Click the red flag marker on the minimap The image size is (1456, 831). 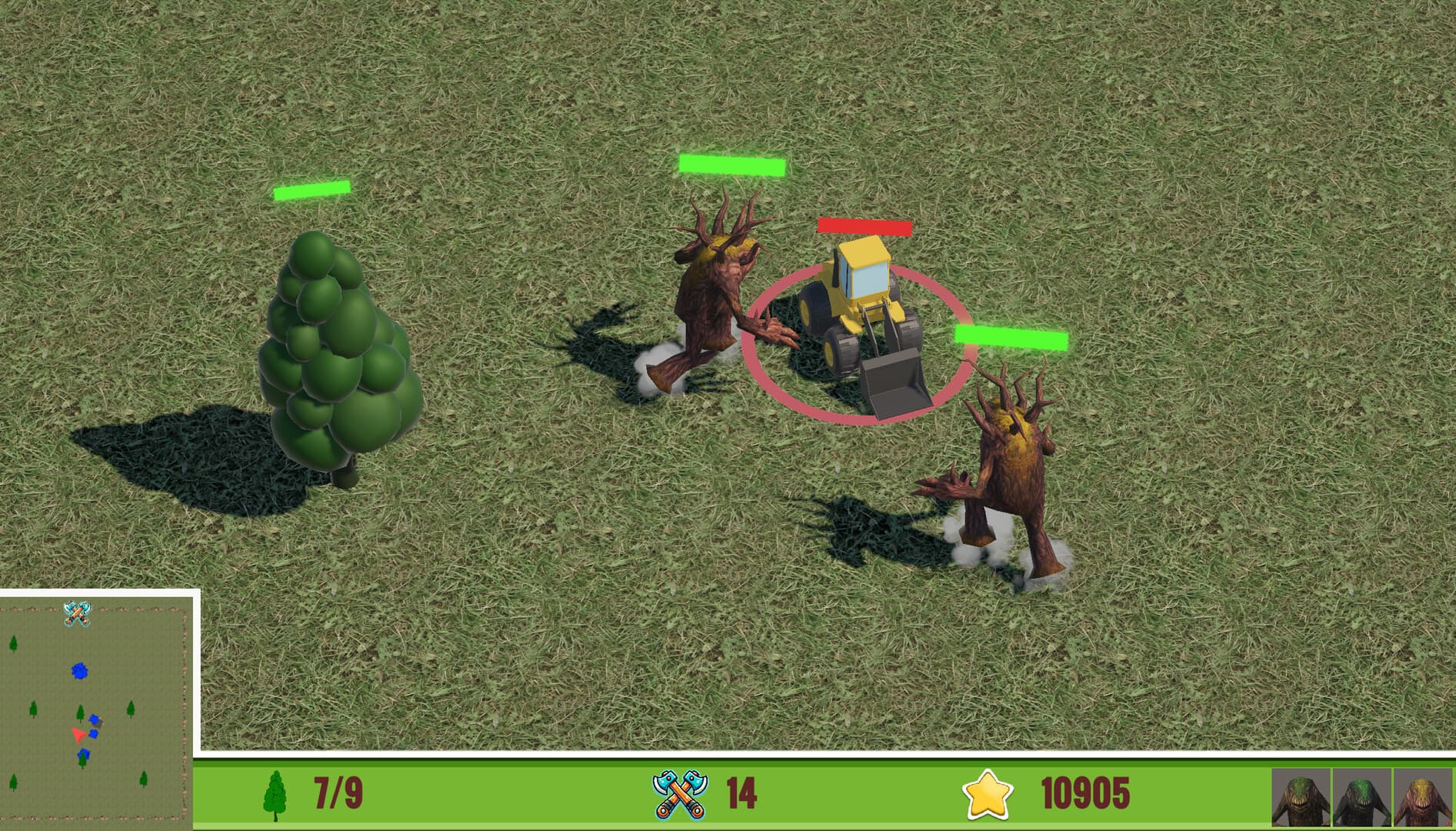77,735
